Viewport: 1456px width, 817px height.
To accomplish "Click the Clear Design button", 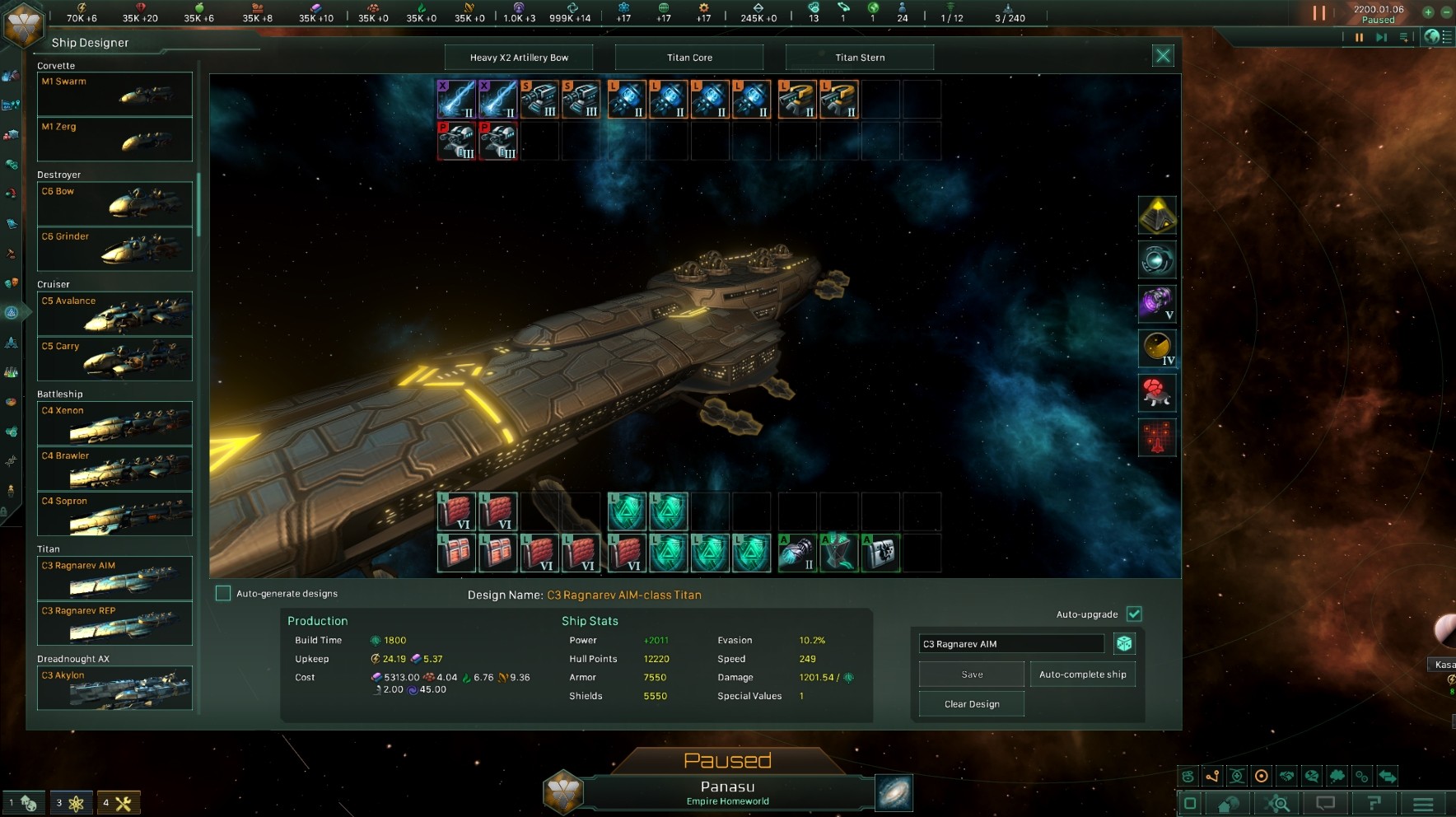I will [971, 704].
